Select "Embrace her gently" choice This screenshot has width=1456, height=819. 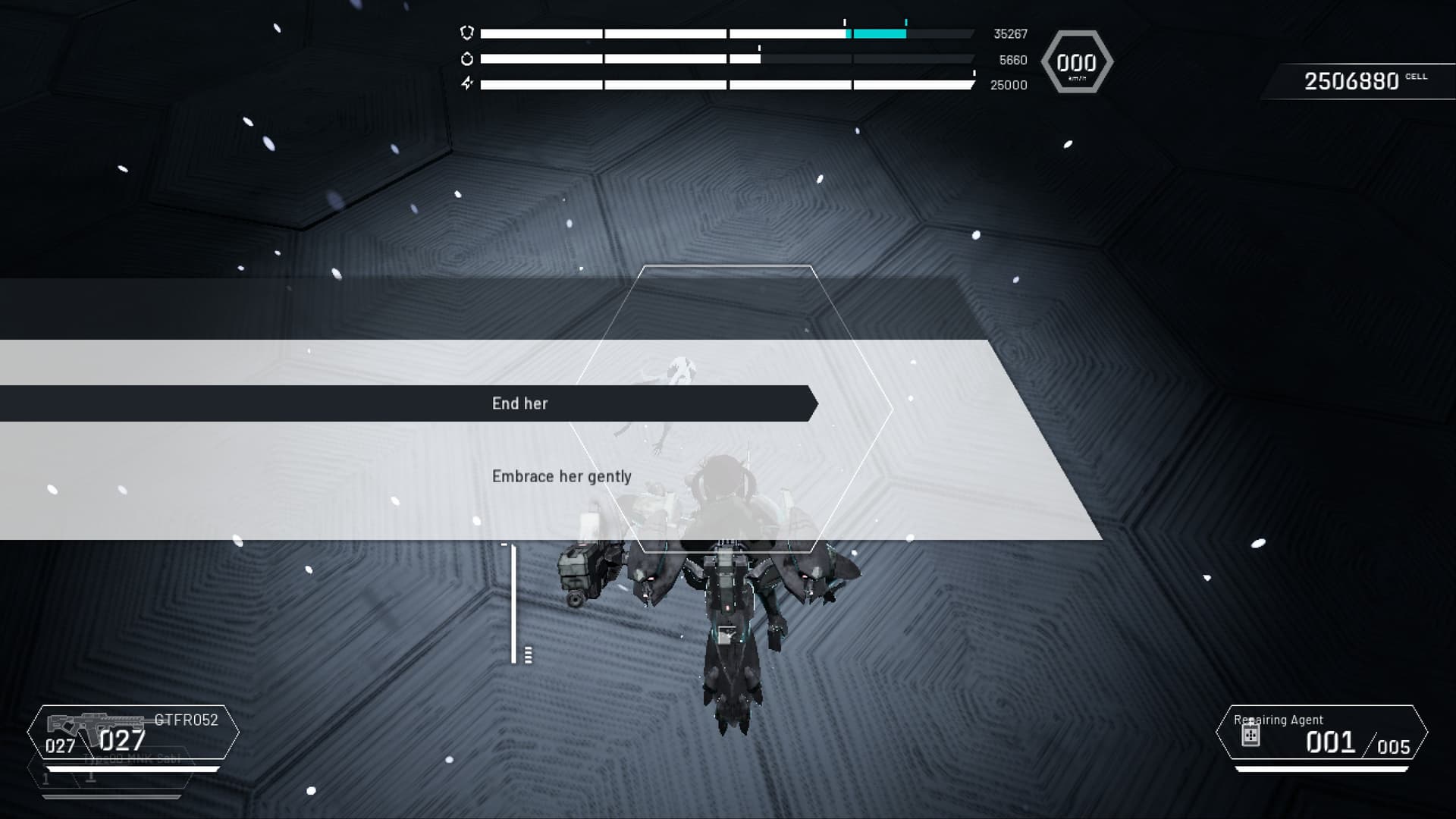(561, 476)
